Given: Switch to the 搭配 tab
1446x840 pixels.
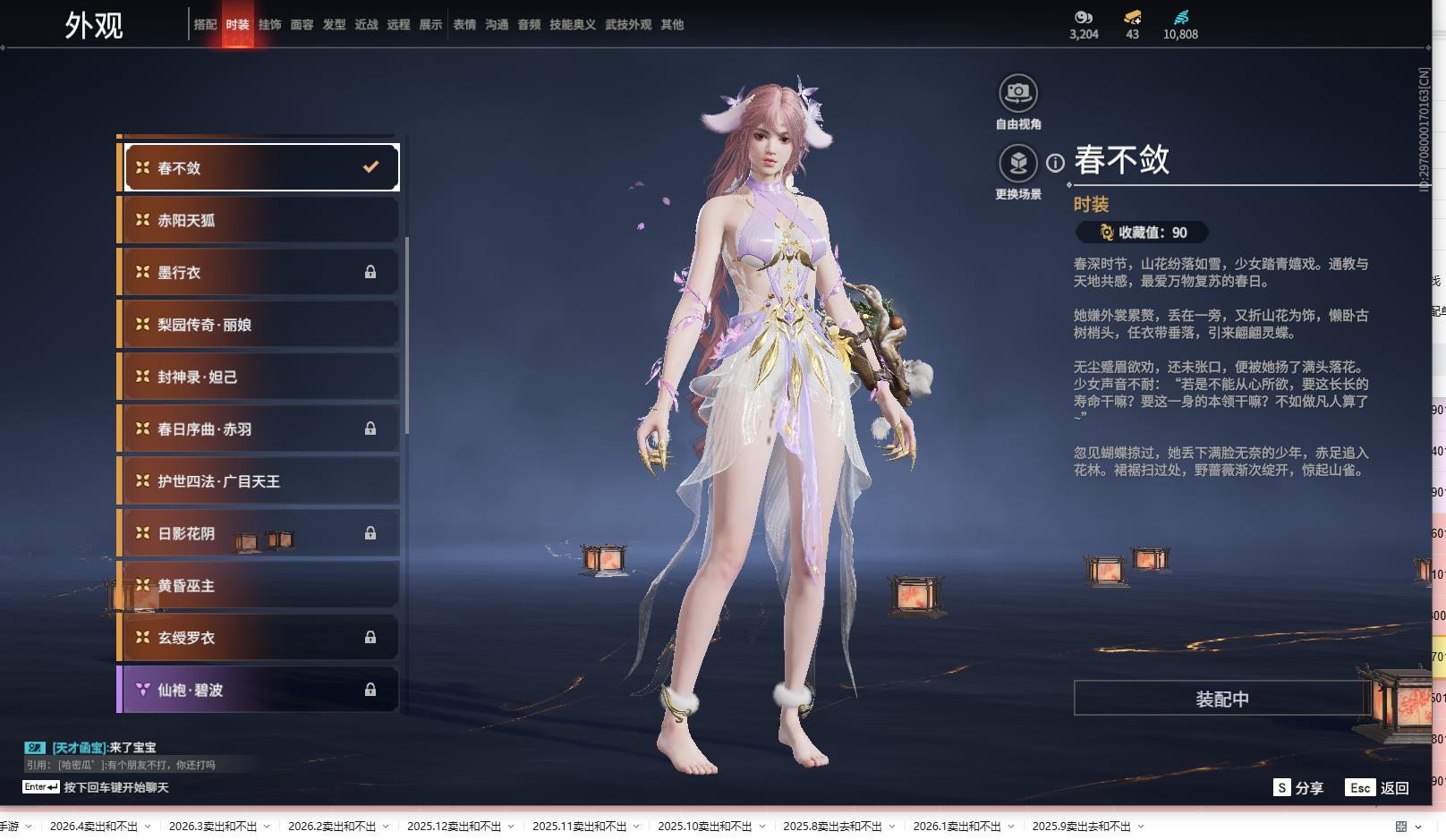Looking at the screenshot, I should (x=205, y=25).
